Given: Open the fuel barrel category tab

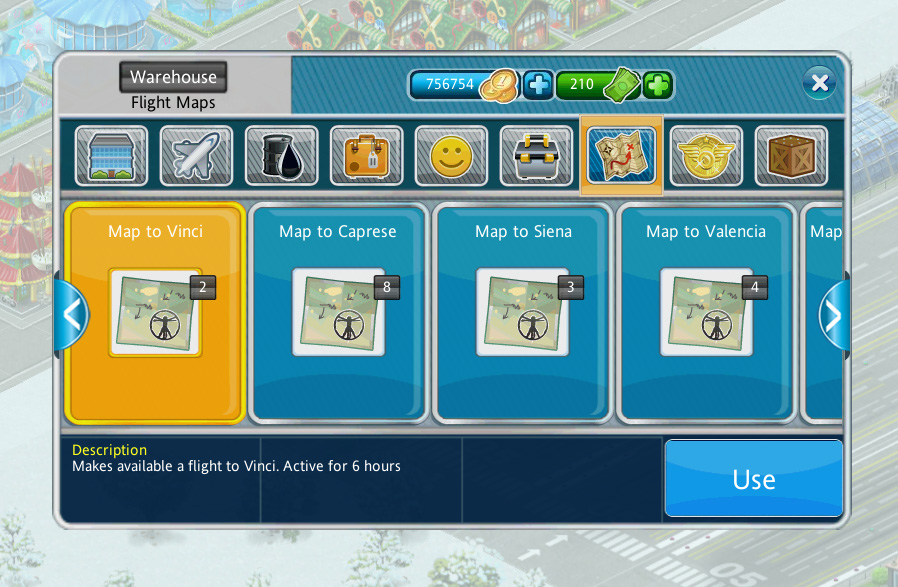Looking at the screenshot, I should (281, 156).
